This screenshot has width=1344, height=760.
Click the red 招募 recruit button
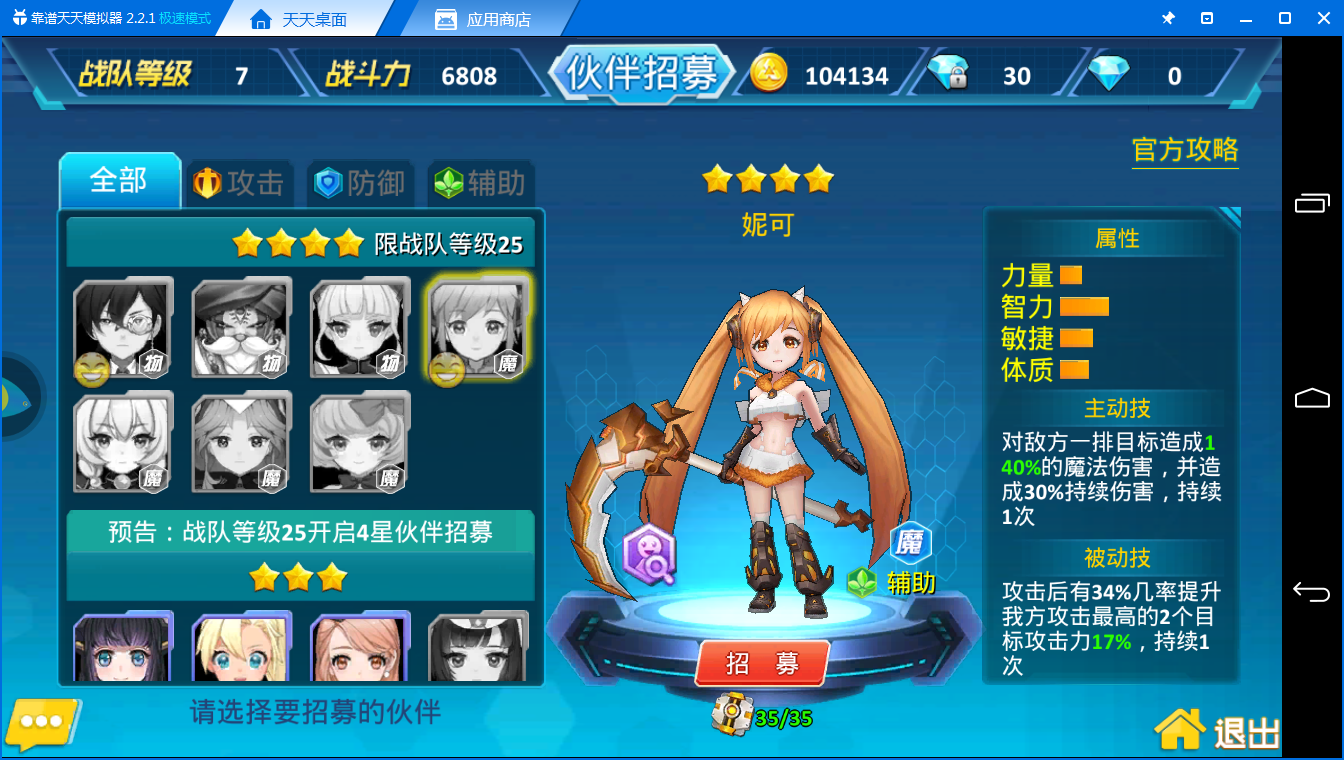[x=761, y=663]
